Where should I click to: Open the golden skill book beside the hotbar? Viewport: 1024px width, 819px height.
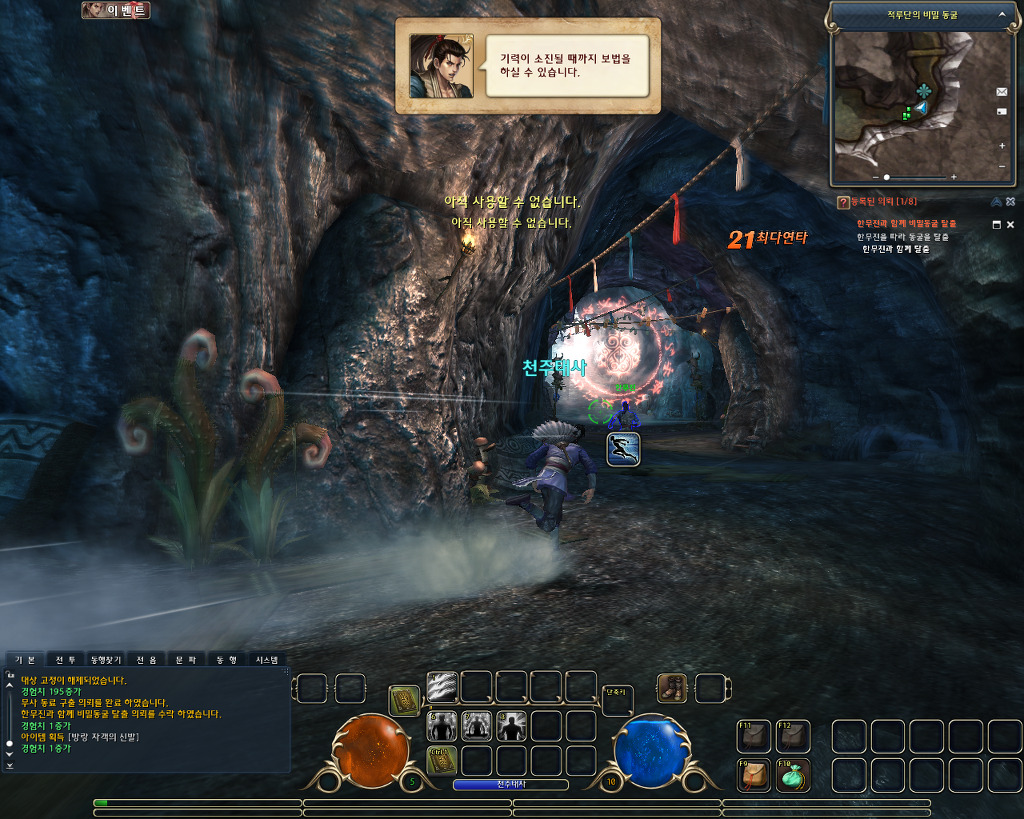pos(404,701)
